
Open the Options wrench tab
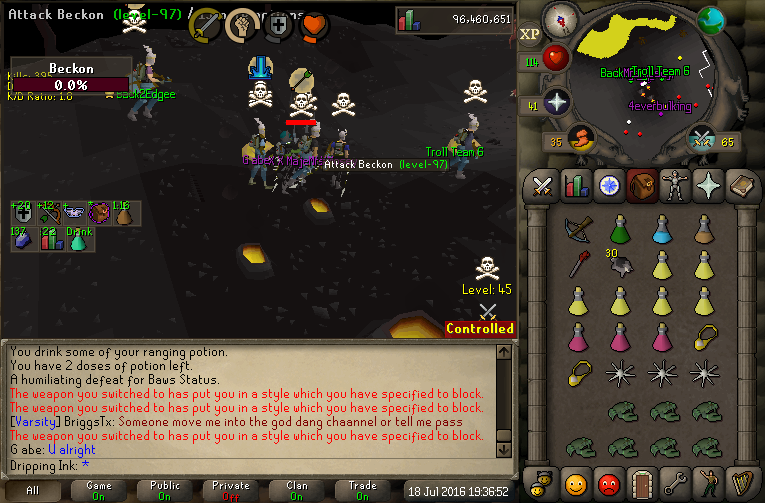pyautogui.click(x=675, y=483)
